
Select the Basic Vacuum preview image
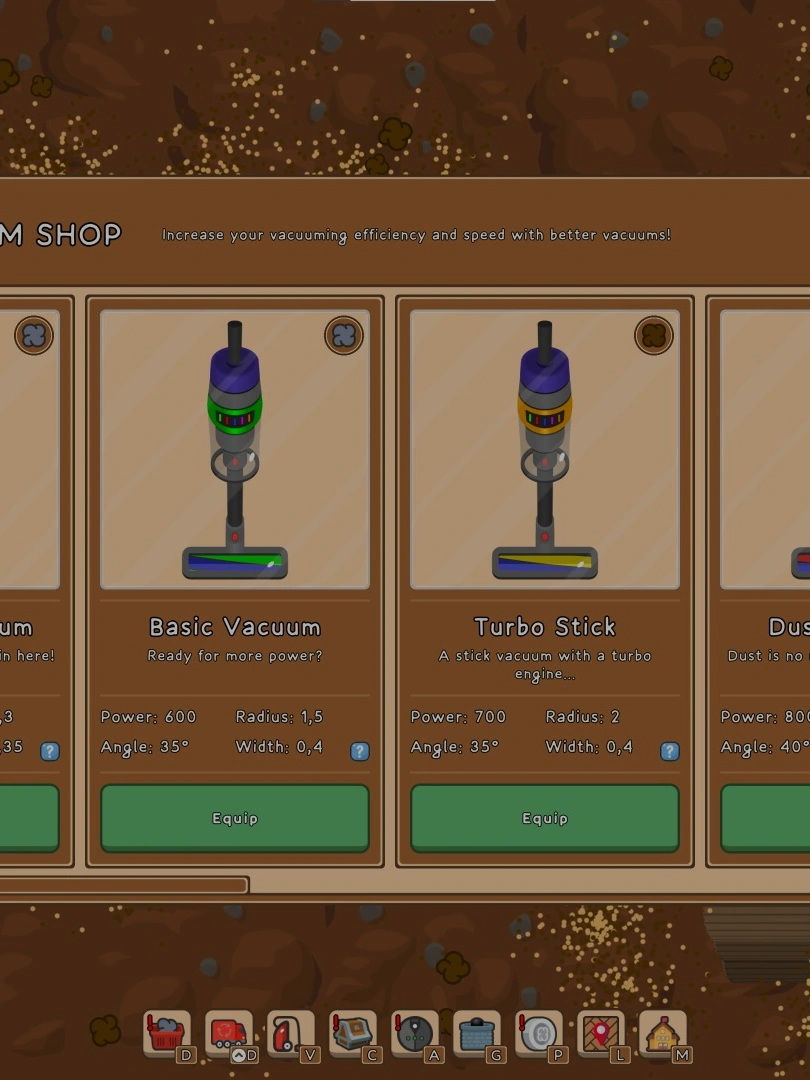(x=235, y=449)
